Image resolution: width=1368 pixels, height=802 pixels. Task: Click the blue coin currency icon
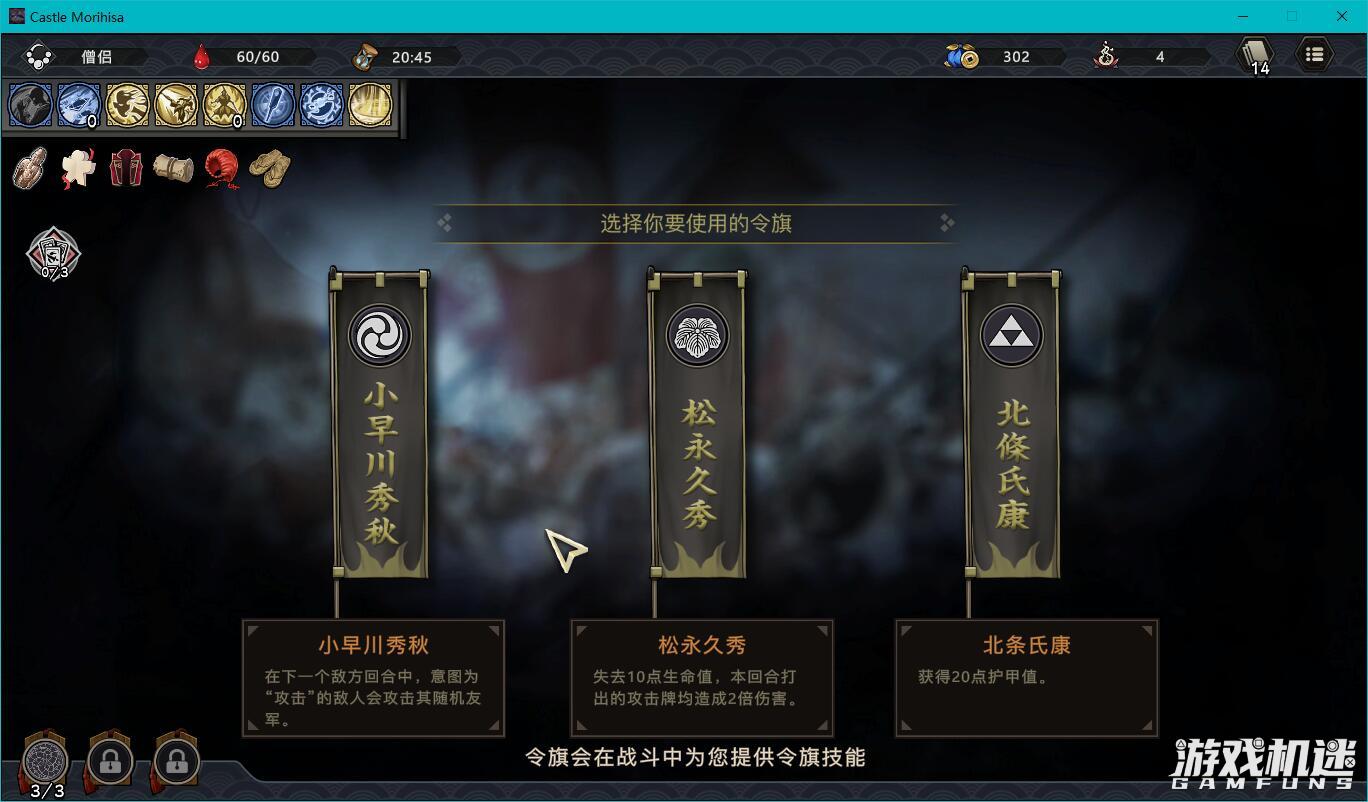(958, 57)
